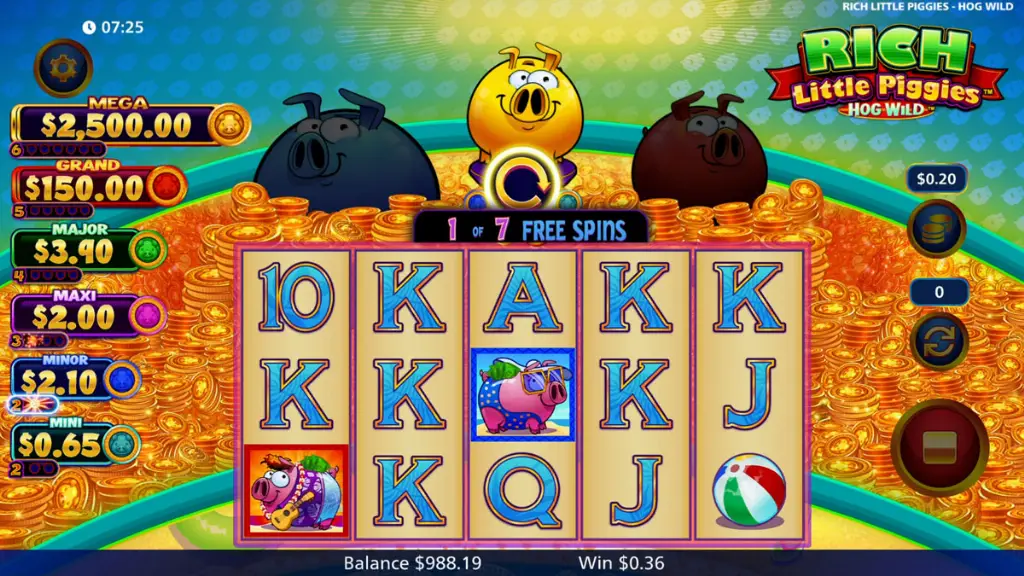Open the coin stack bet button

pos(936,228)
